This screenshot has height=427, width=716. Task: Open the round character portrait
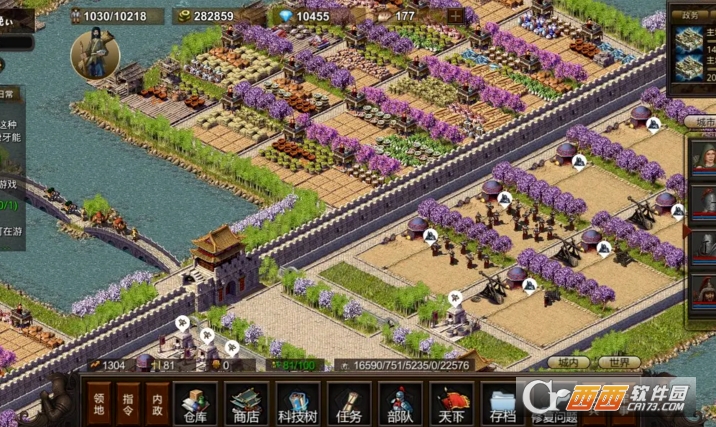point(94,55)
